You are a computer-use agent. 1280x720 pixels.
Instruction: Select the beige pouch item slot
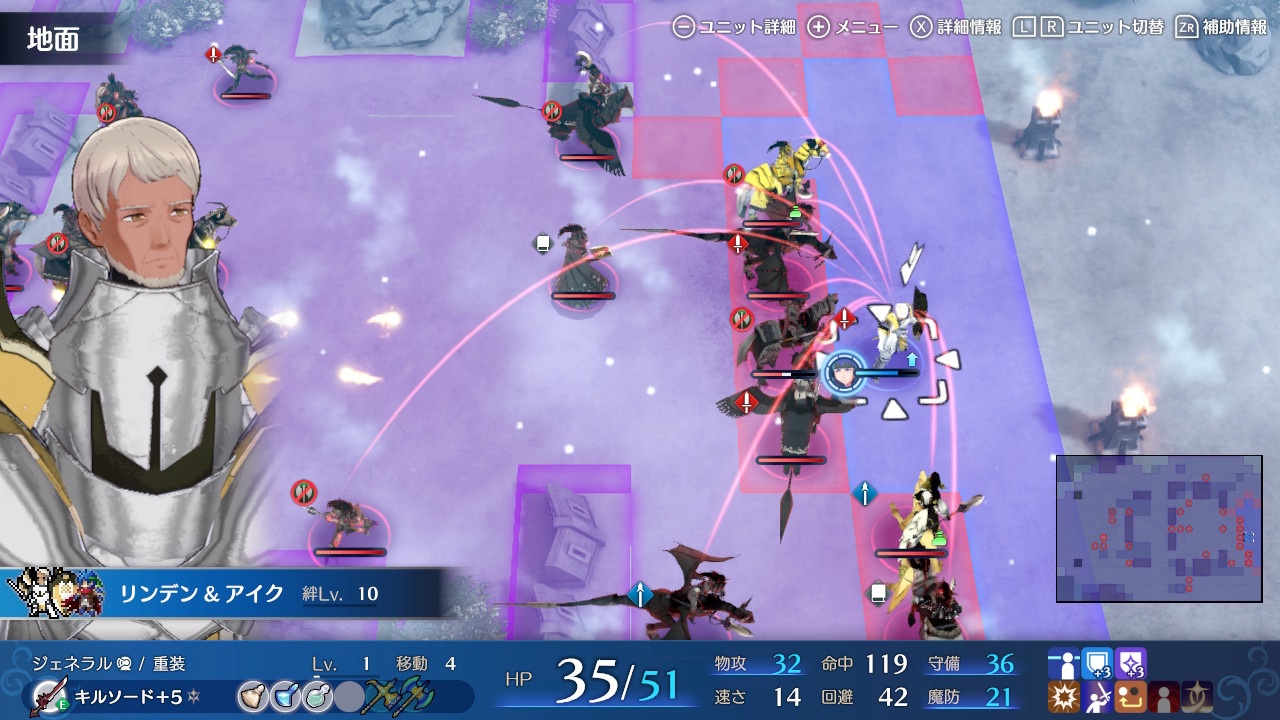pyautogui.click(x=251, y=696)
